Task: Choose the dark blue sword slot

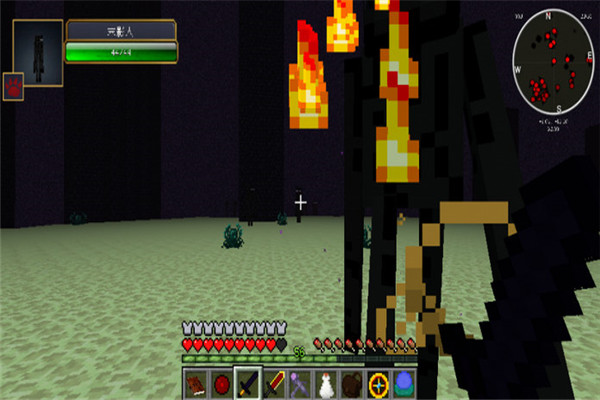Action: [247, 384]
